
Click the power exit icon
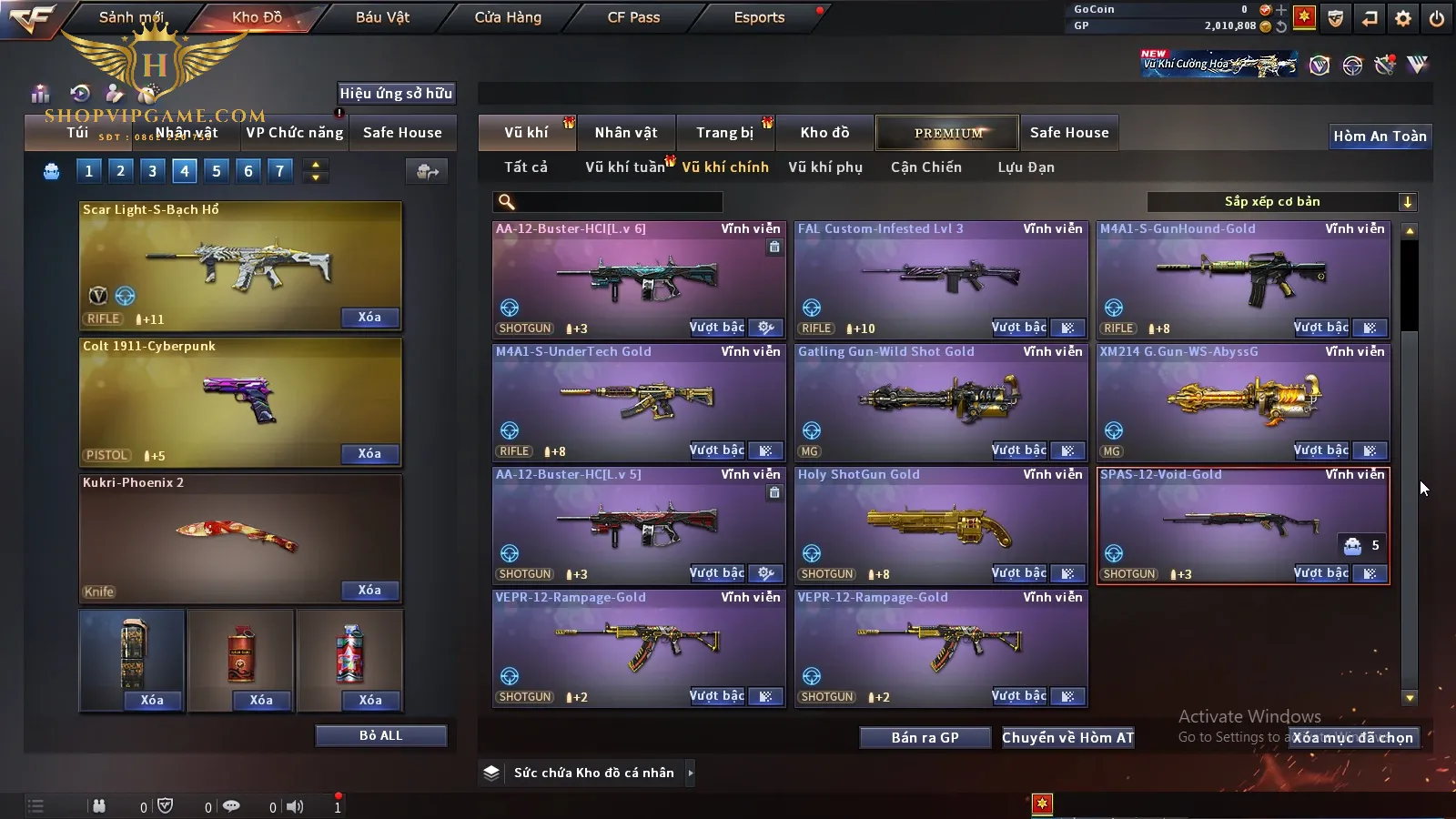click(x=1437, y=18)
